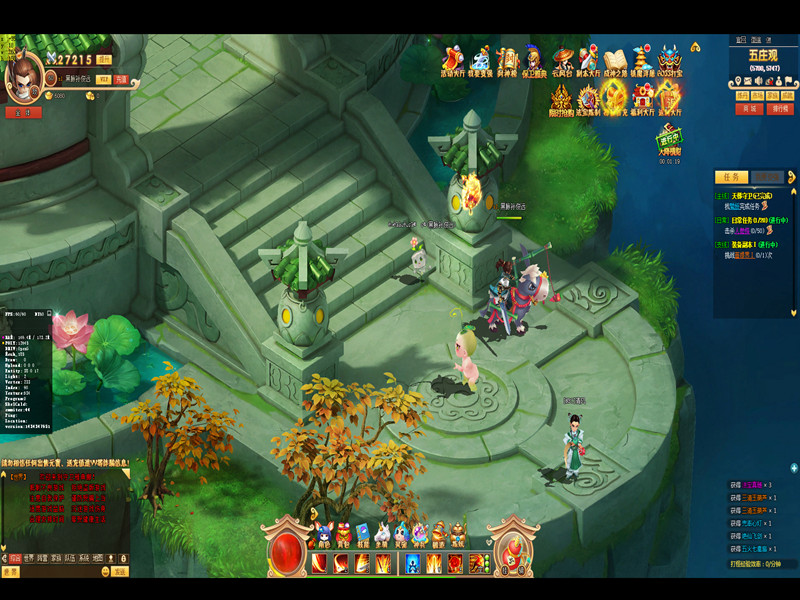The width and height of the screenshot is (800, 600).
Task: Click the 提升 power-up button
Action: (x=104, y=60)
